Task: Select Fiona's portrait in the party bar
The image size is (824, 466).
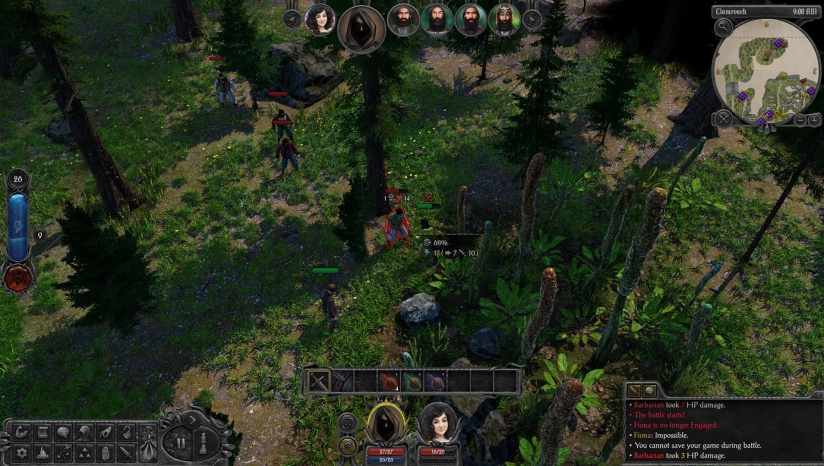Action: (437, 423)
